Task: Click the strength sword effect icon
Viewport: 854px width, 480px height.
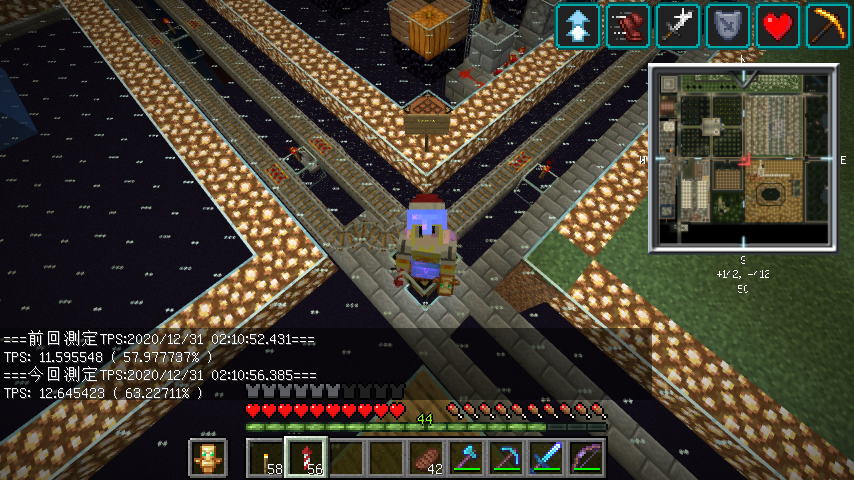Action: (678, 25)
